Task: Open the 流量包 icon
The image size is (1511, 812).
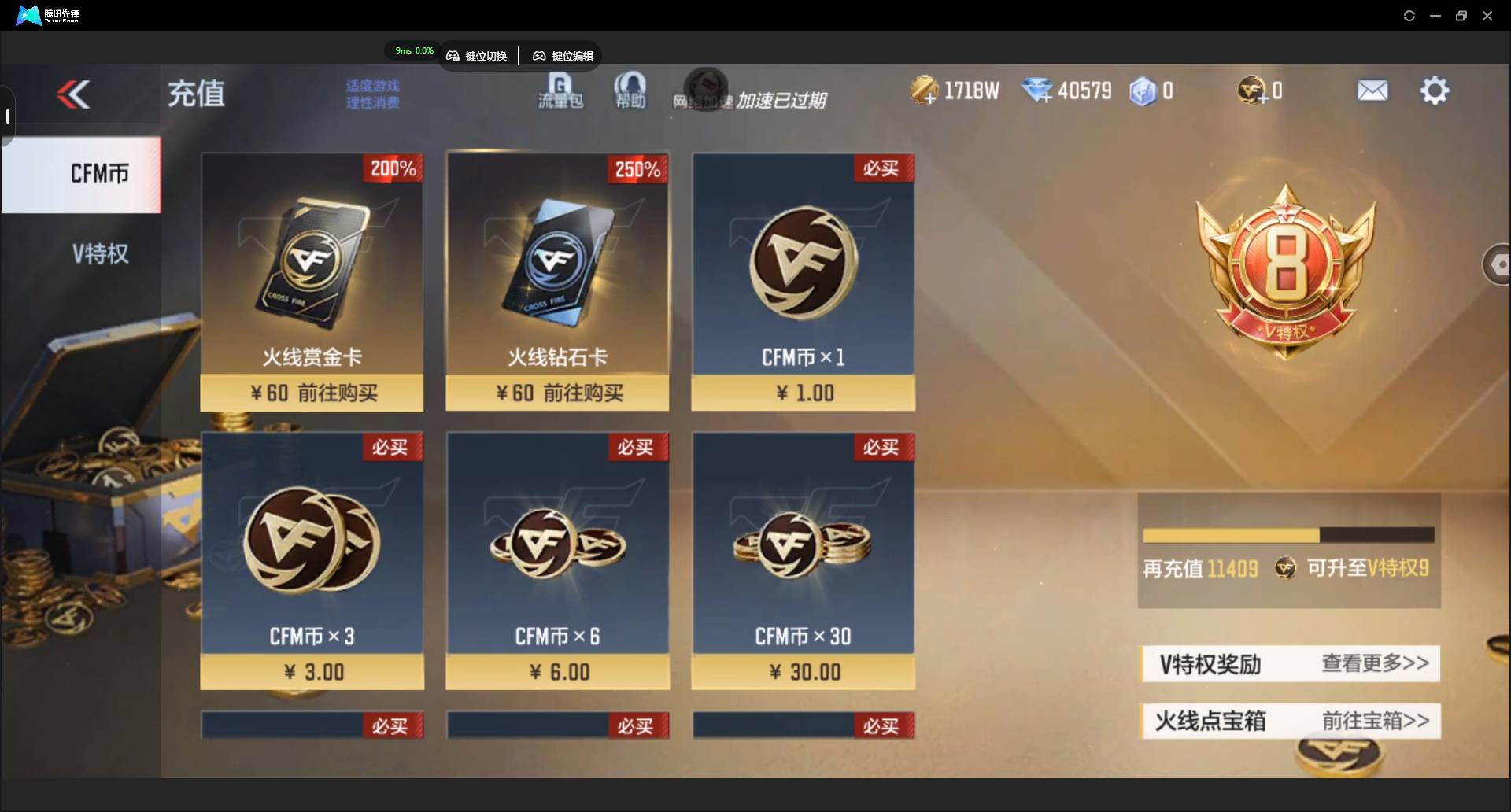Action: click(560, 91)
